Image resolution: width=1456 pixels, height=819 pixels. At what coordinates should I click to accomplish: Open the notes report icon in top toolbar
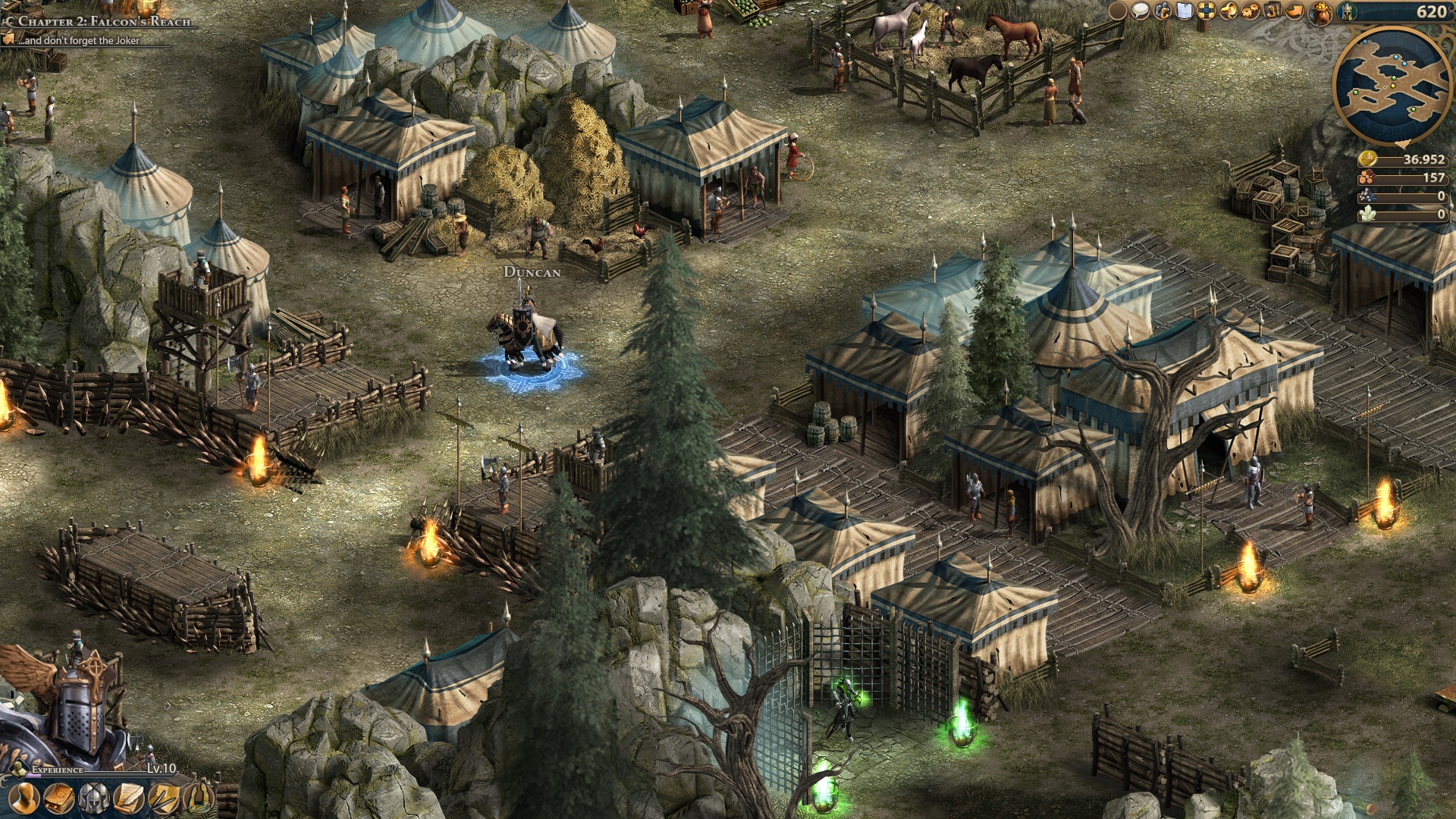[x=1184, y=11]
